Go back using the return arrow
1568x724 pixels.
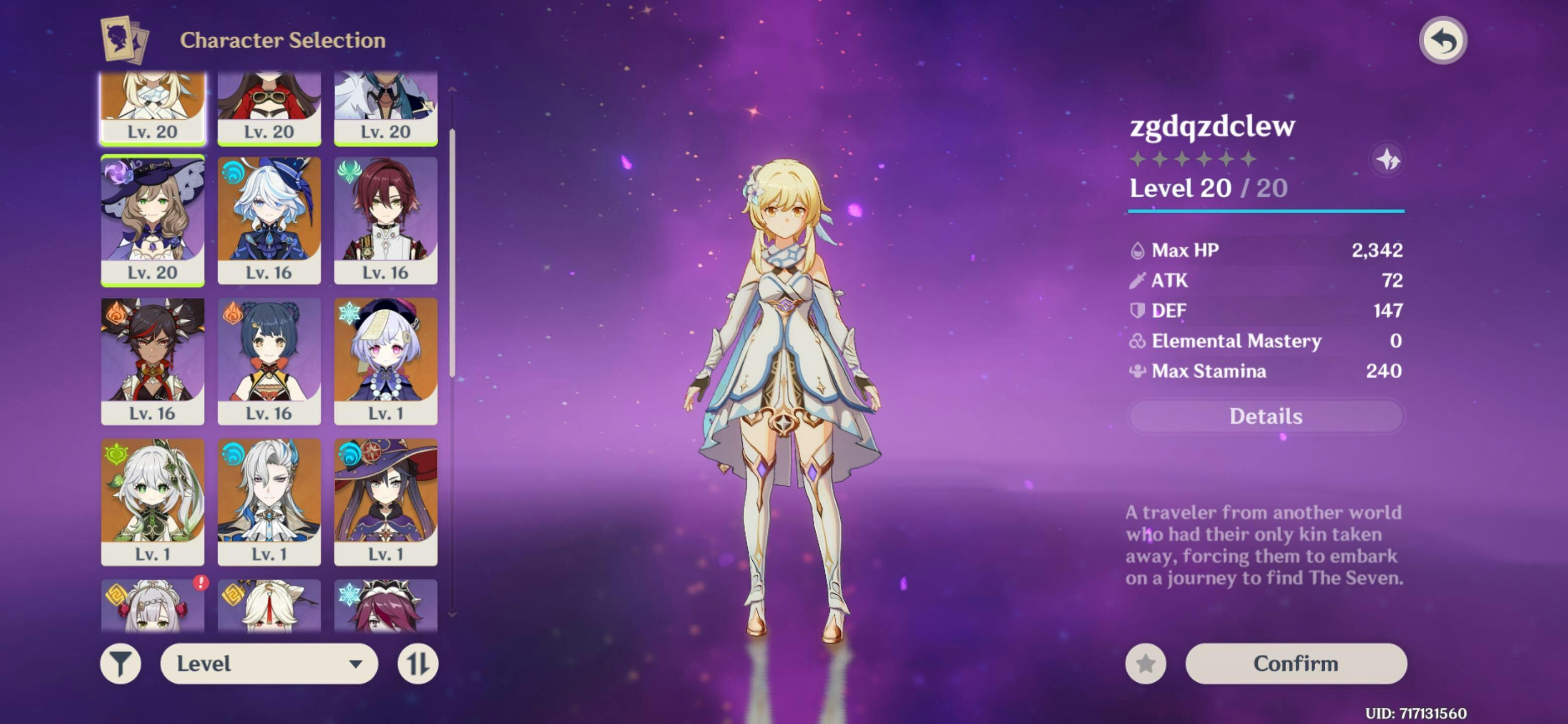coord(1442,41)
